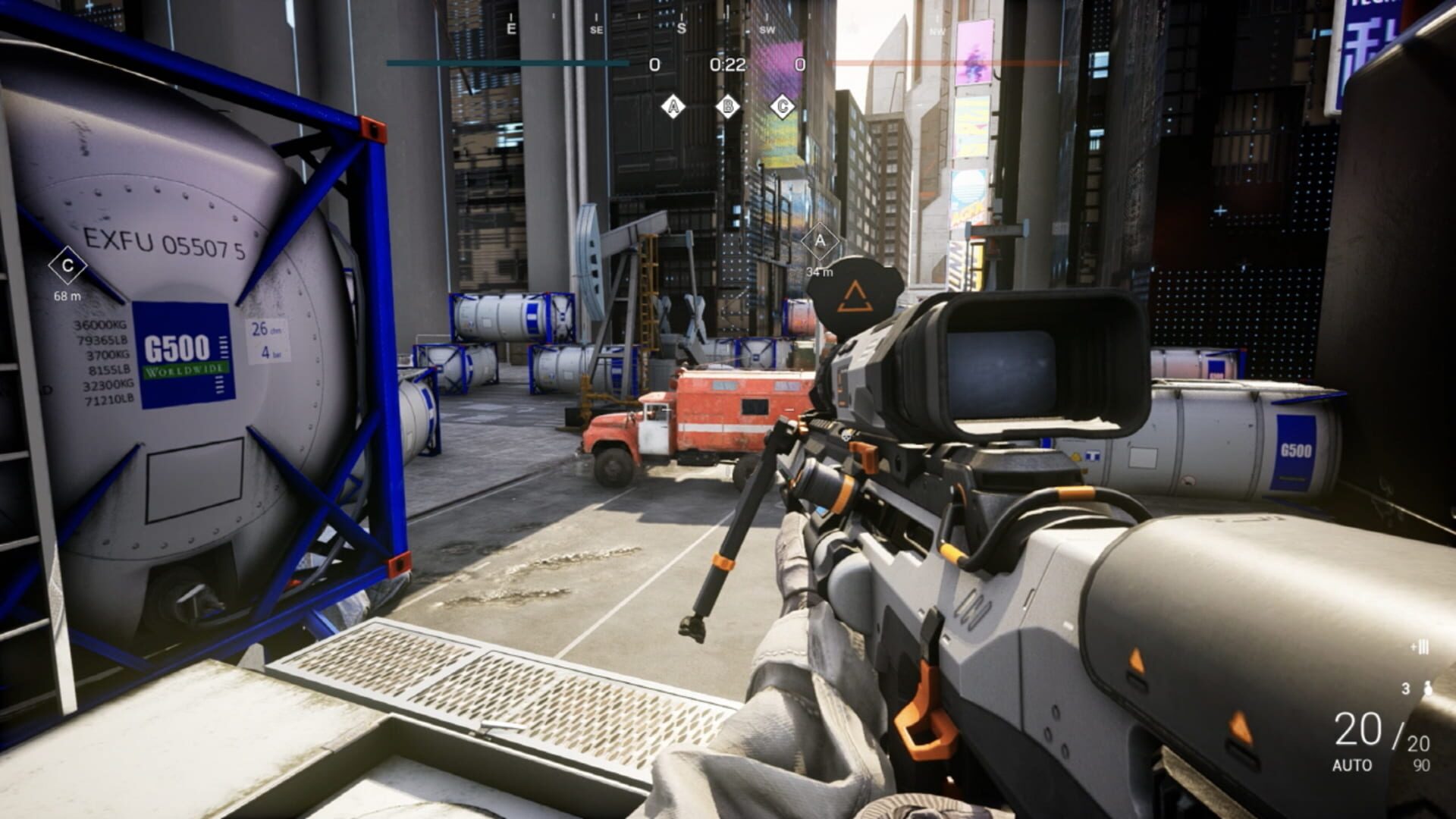The width and height of the screenshot is (1456, 819).
Task: Click the AUTO fire mode indicator
Action: 1354,764
